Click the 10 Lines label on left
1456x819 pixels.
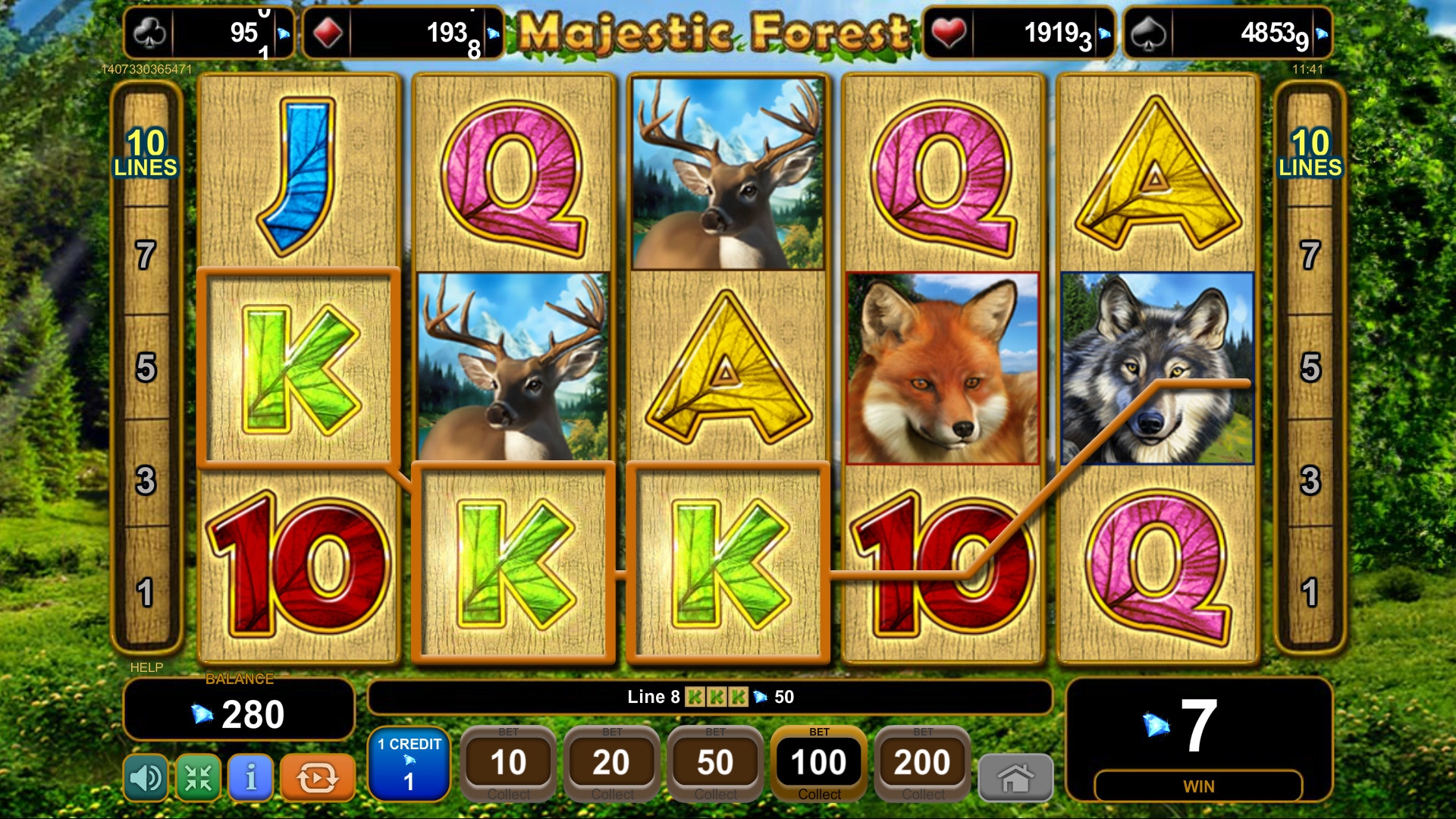pos(146,153)
